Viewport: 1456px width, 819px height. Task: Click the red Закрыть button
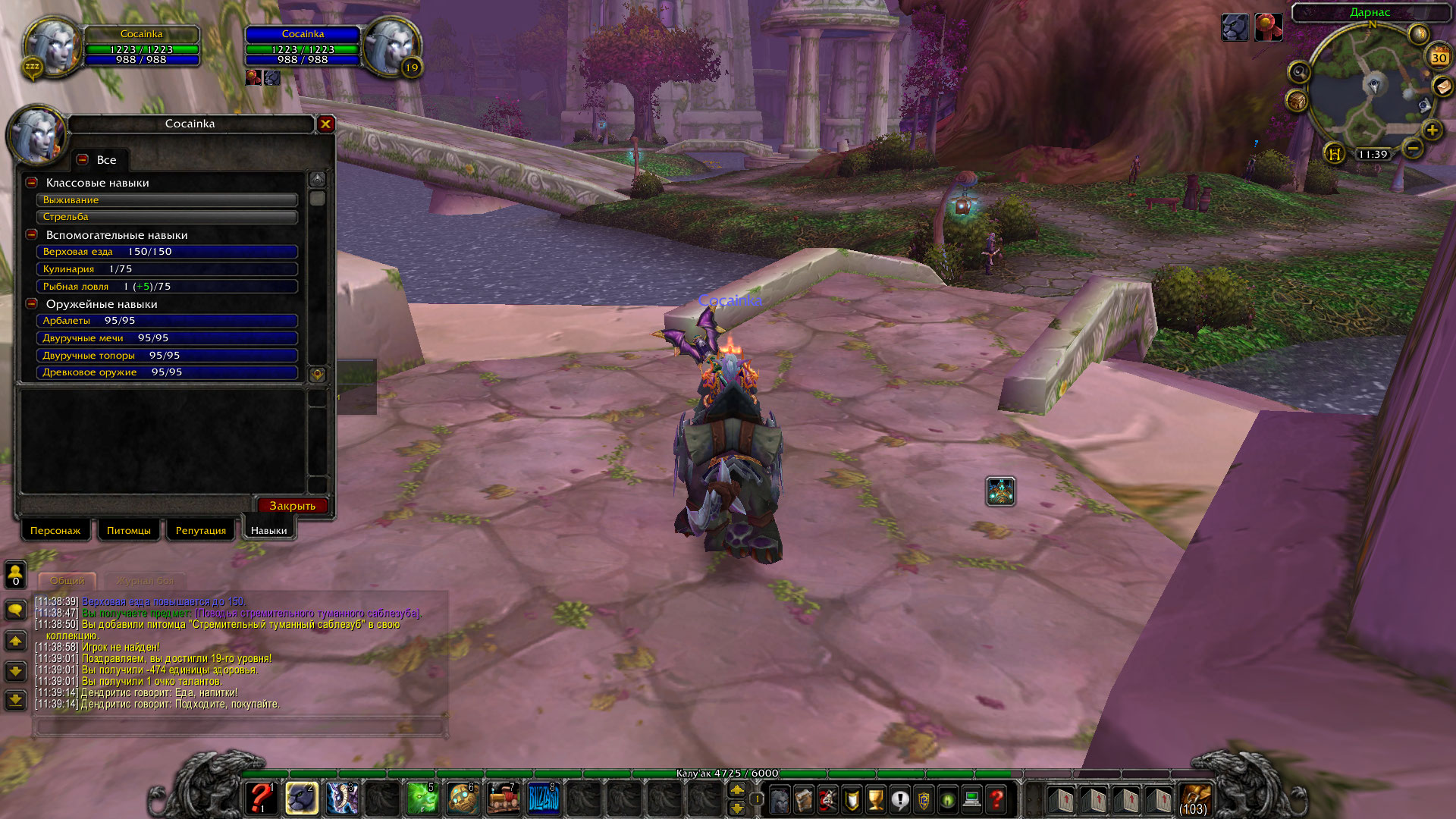pos(292,506)
